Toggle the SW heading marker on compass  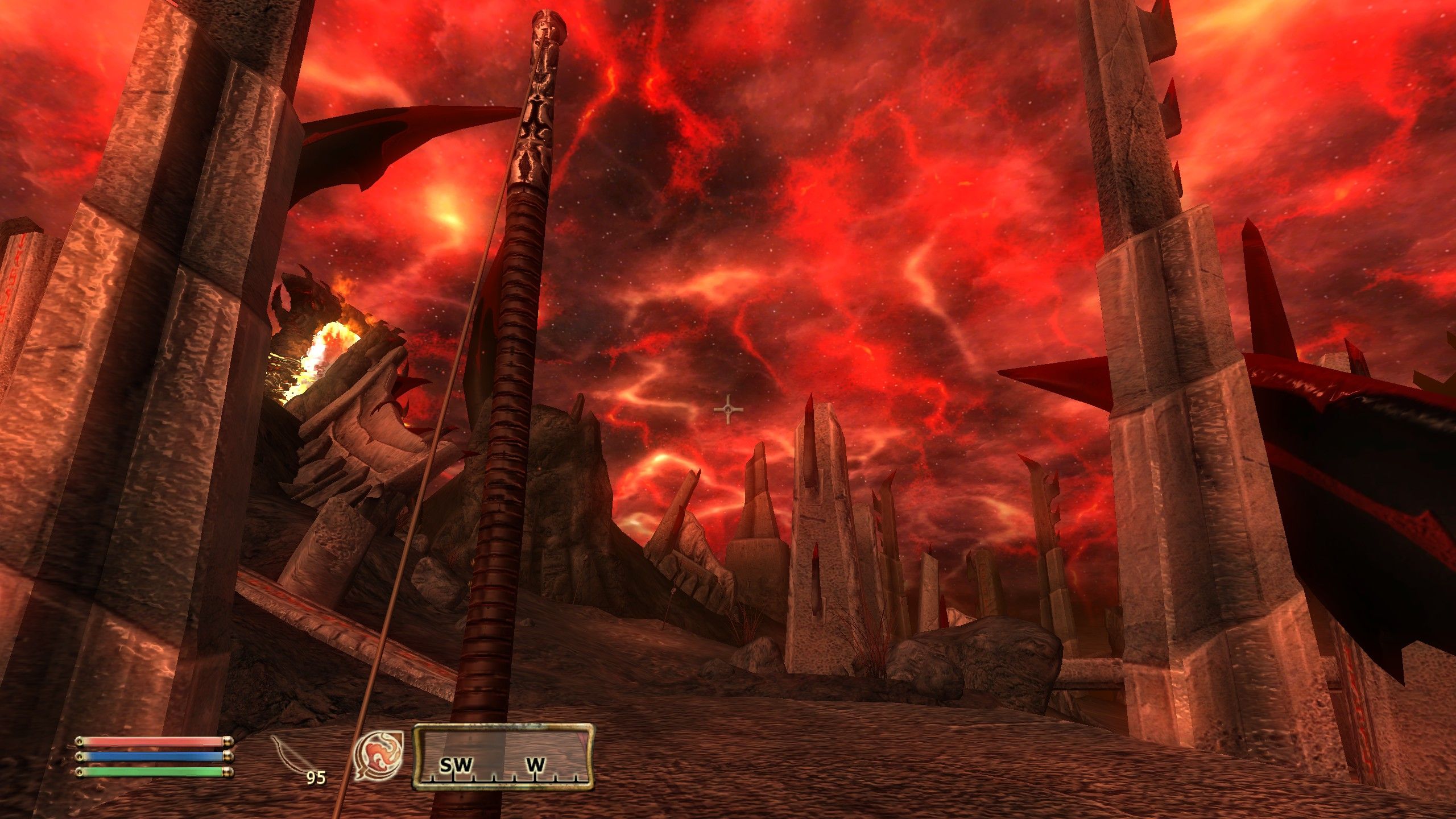tap(455, 764)
